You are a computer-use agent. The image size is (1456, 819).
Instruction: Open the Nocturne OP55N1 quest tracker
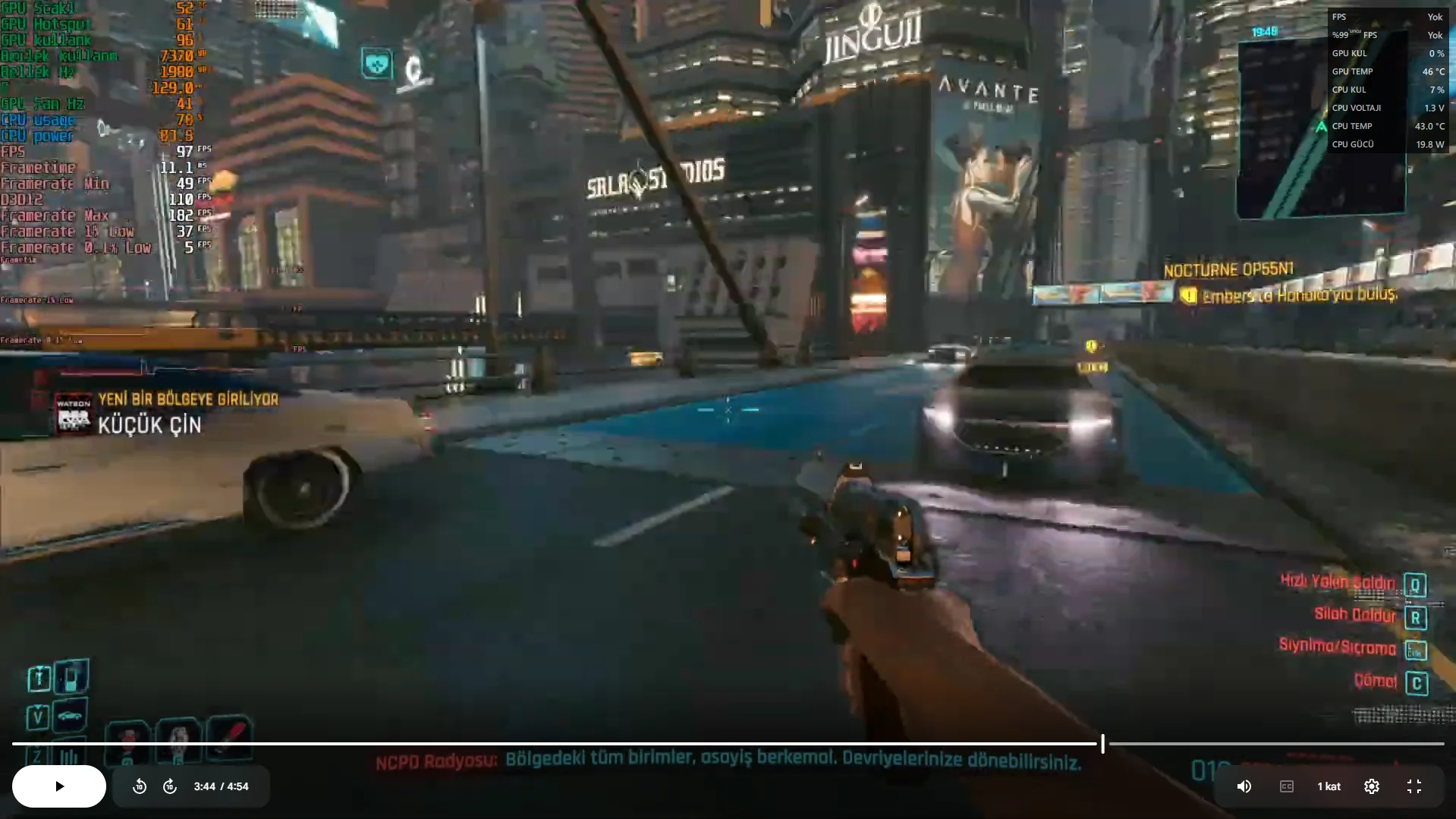point(1228,269)
